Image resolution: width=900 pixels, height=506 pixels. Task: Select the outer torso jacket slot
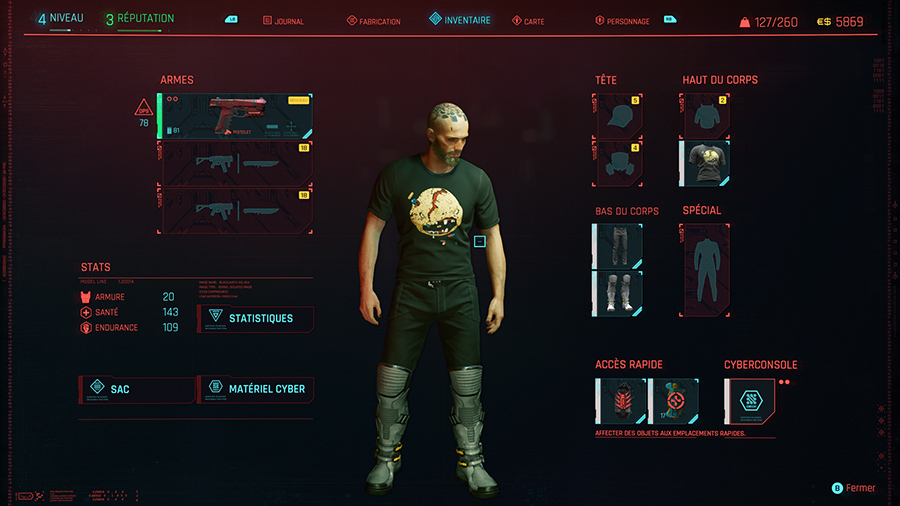(705, 116)
